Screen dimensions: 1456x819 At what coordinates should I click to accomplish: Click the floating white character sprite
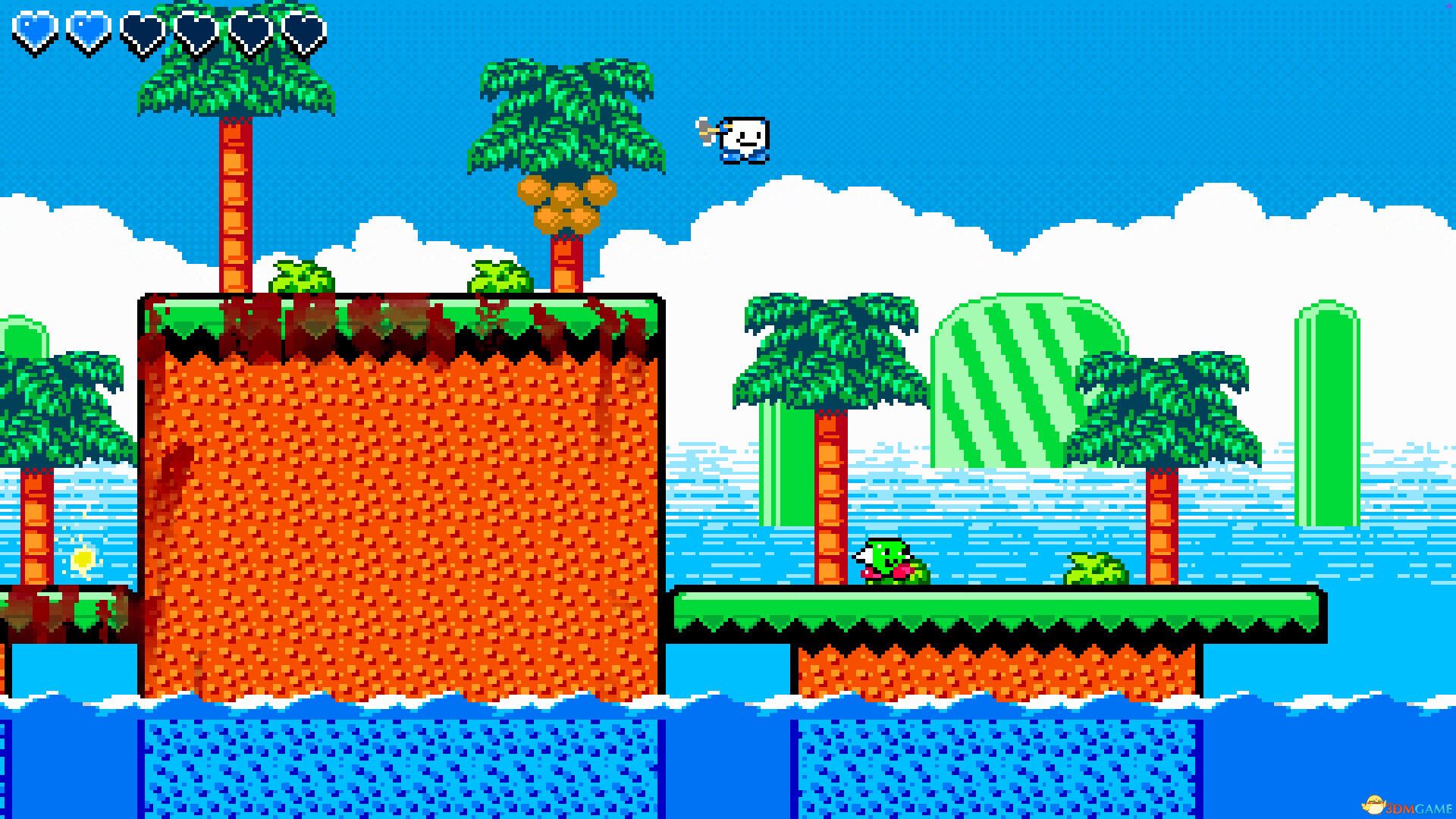coord(743,138)
